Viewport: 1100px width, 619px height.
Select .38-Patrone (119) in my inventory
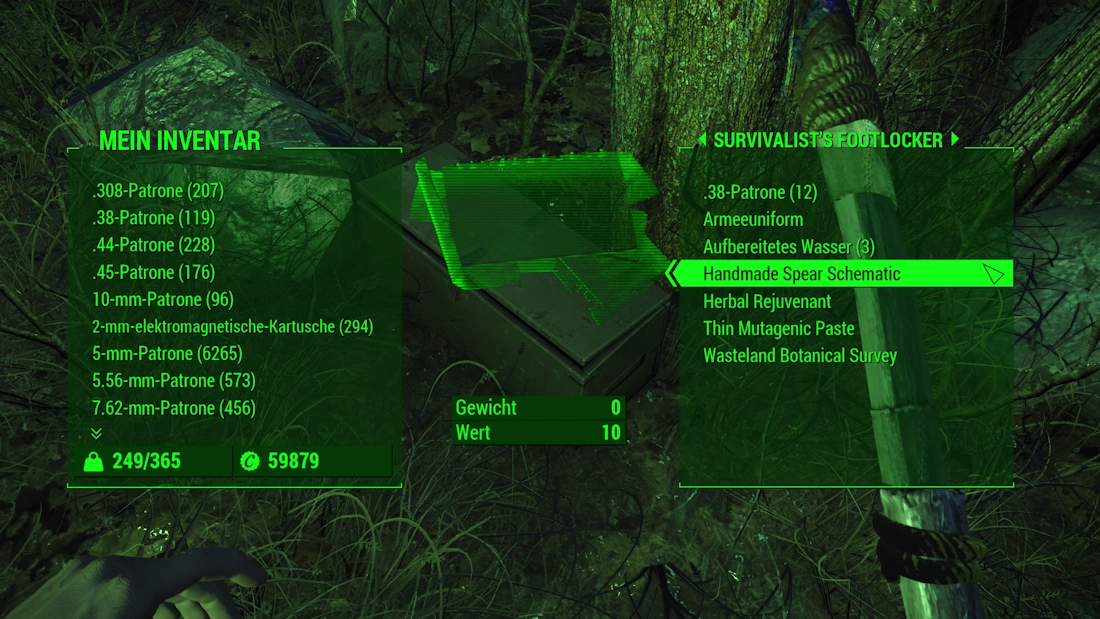click(x=153, y=218)
